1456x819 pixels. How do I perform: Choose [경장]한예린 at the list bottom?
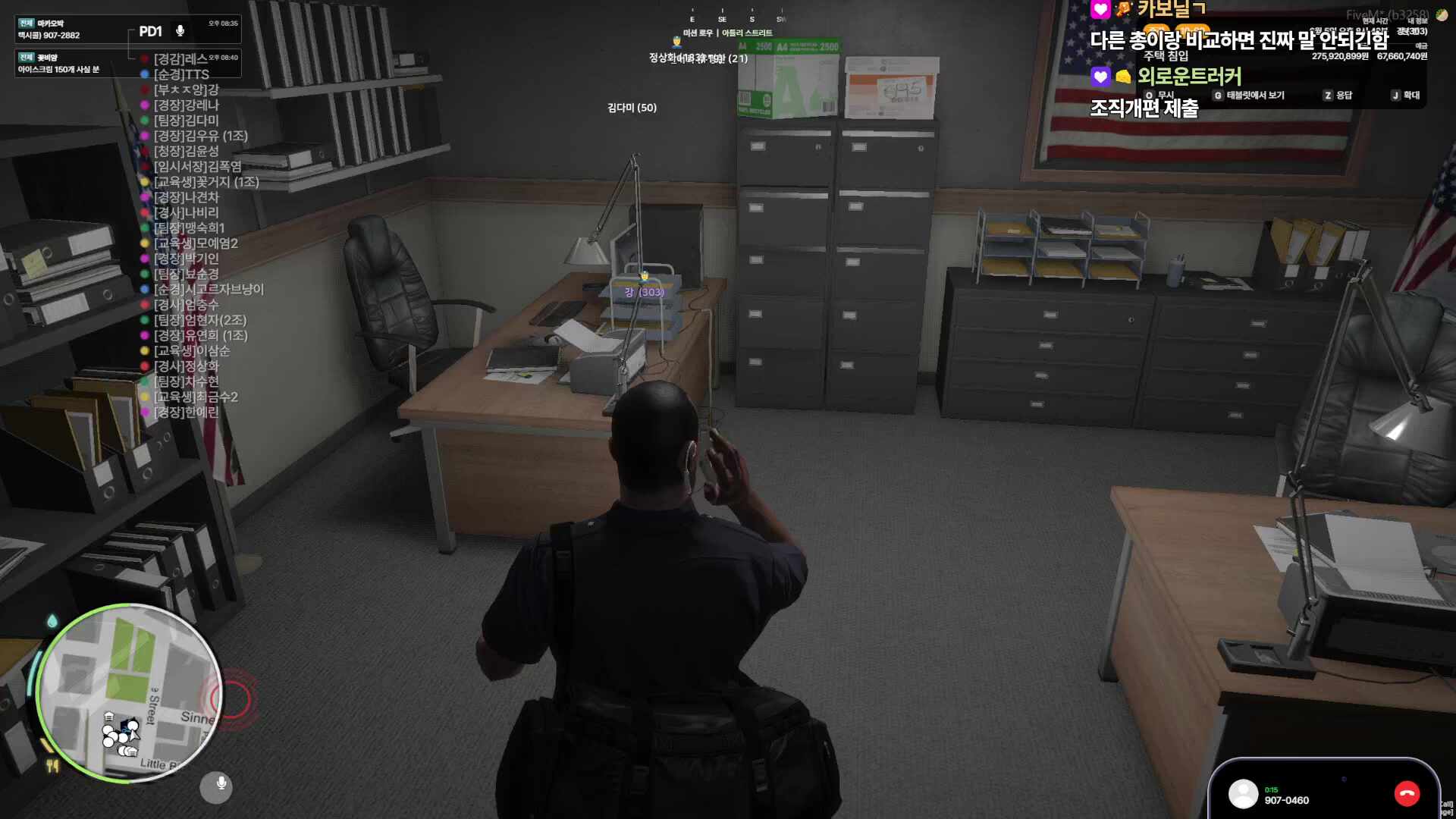pos(186,412)
